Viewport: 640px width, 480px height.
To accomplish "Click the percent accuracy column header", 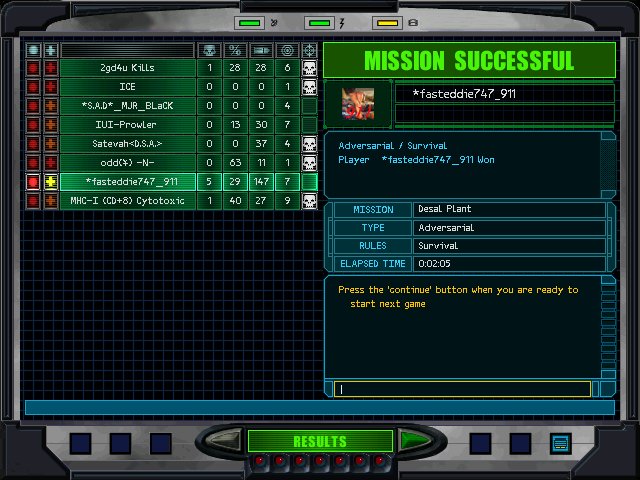I will click(235, 50).
